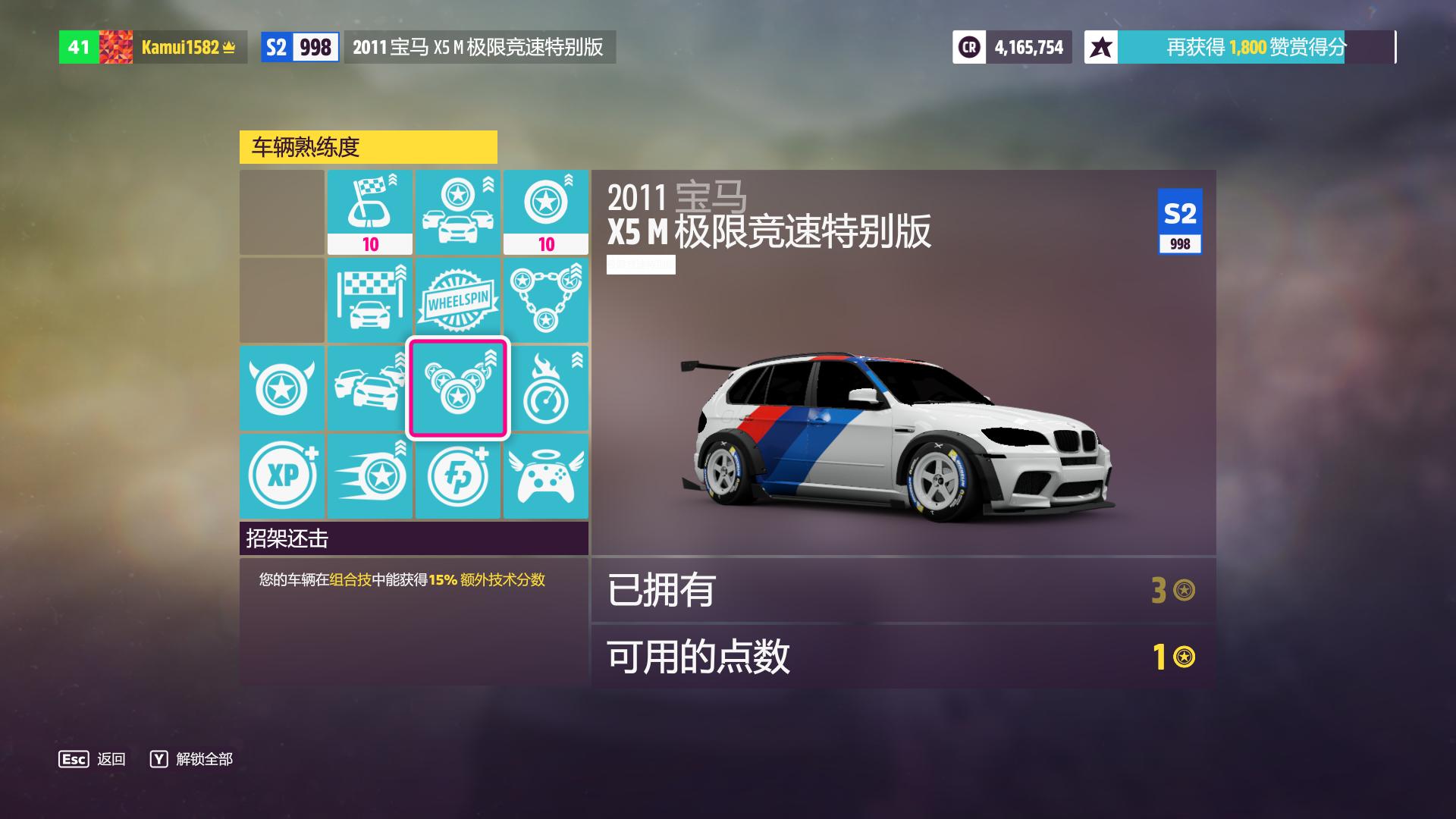
Task: Select the checkered flag mastery perk
Action: click(x=370, y=212)
